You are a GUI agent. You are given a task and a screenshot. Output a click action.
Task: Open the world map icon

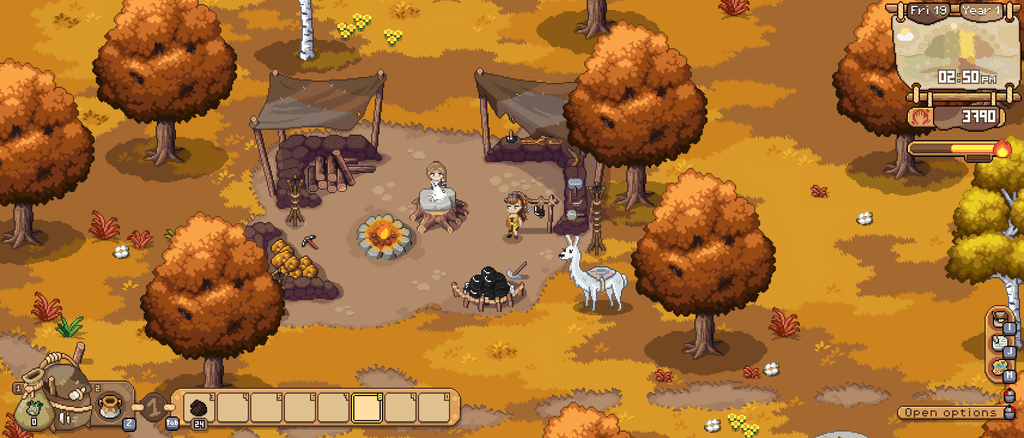click(1000, 368)
